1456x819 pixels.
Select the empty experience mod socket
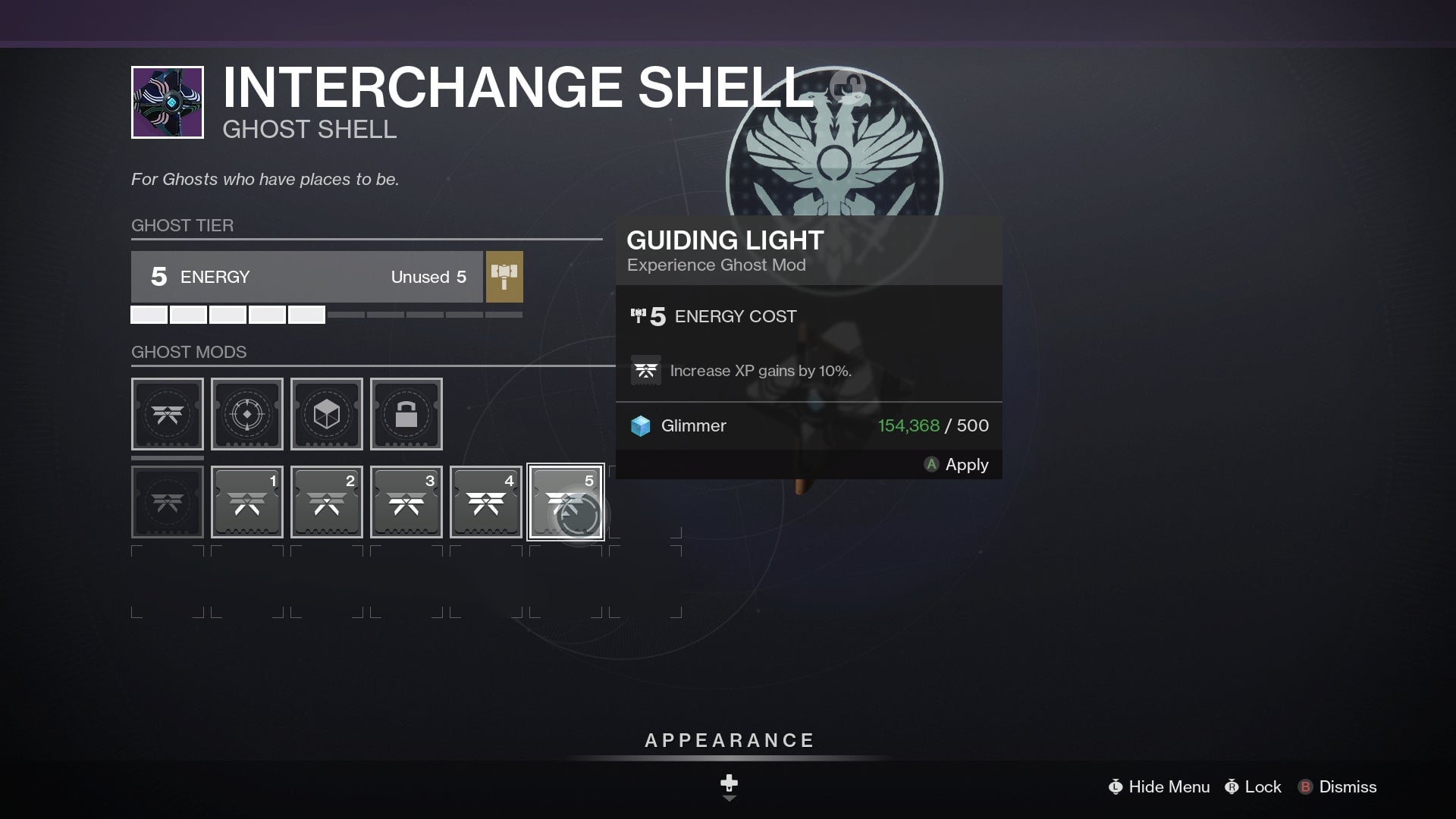coord(167,501)
